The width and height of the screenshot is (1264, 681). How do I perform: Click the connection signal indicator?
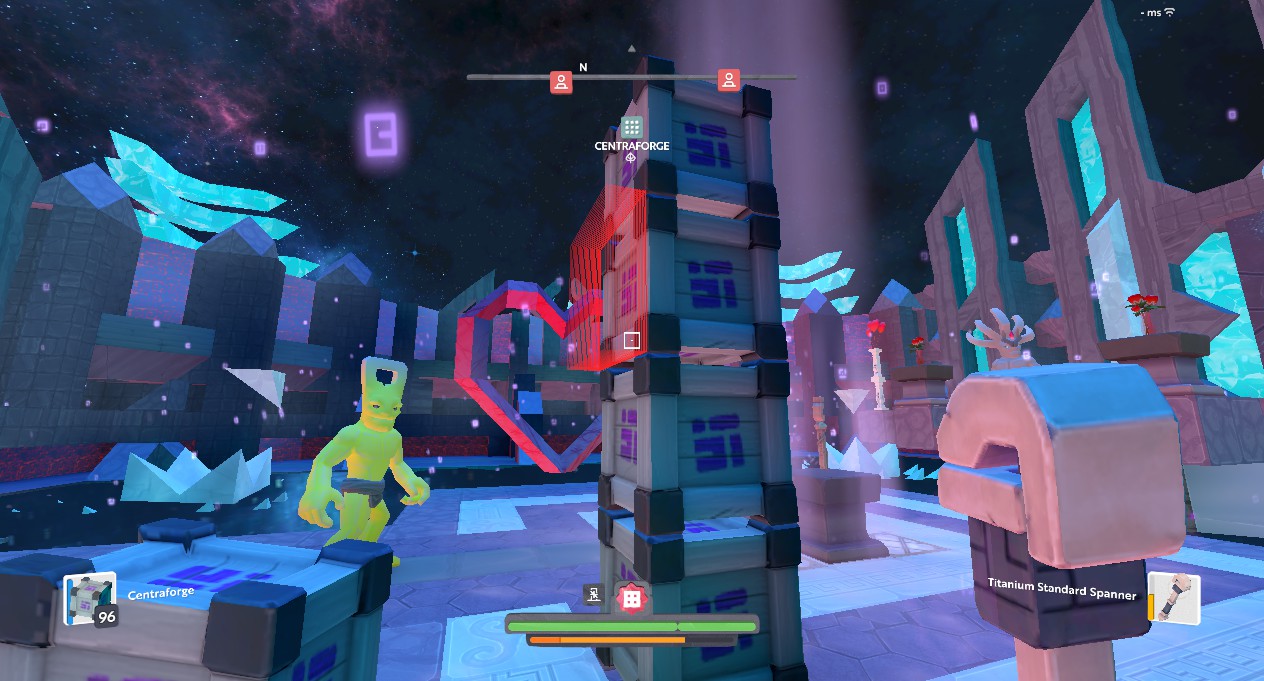(x=1169, y=12)
